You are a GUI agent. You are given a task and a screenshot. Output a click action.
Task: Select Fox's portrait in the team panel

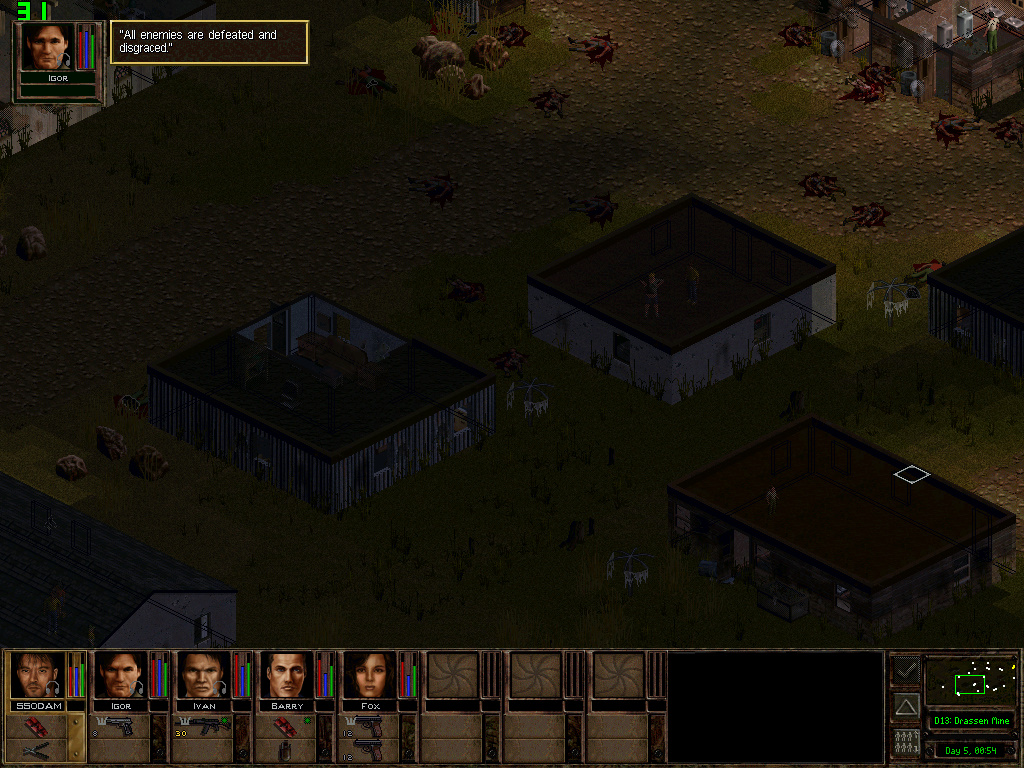pyautogui.click(x=369, y=675)
